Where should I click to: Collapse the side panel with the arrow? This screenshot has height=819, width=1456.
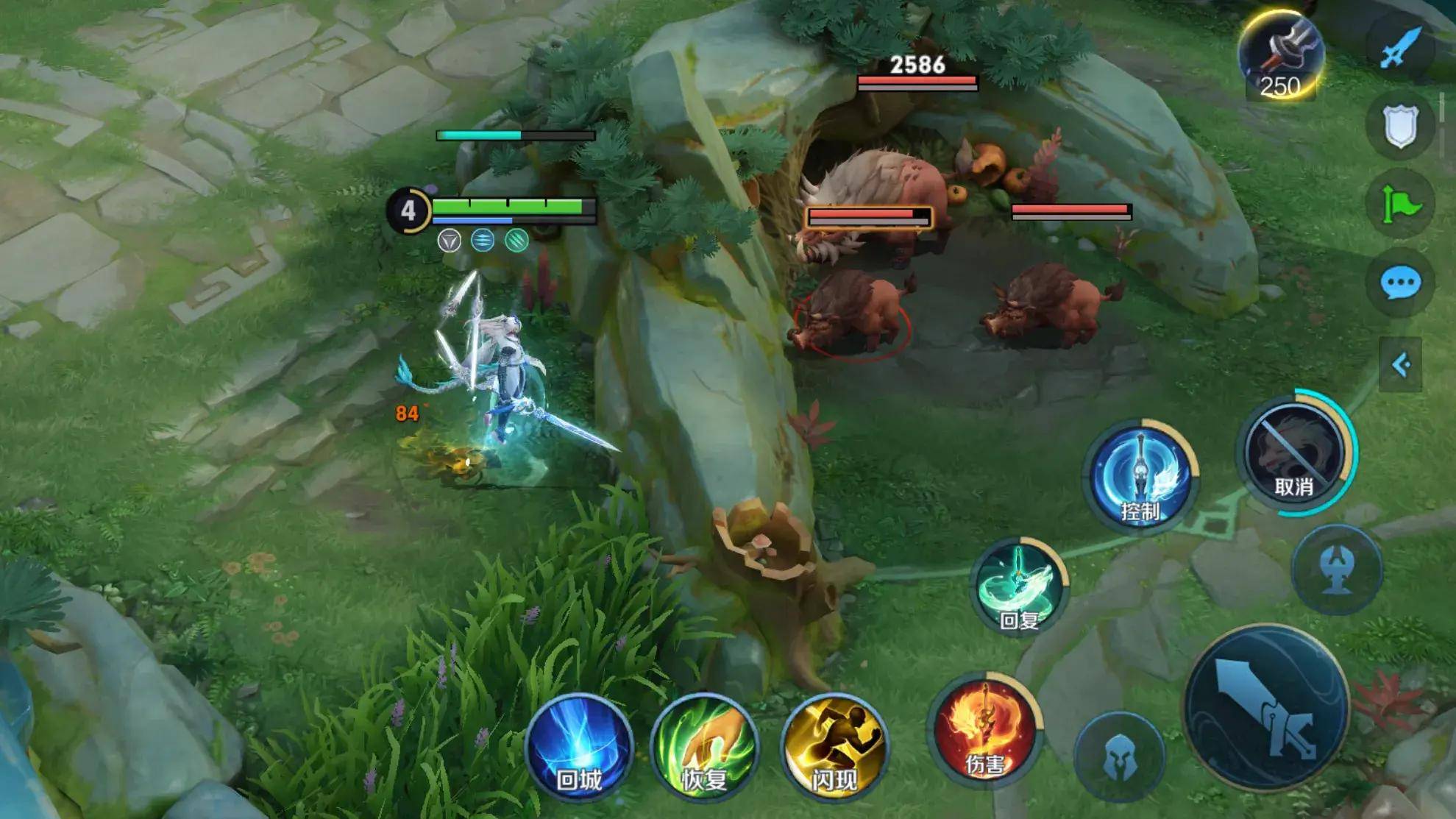tap(1400, 365)
